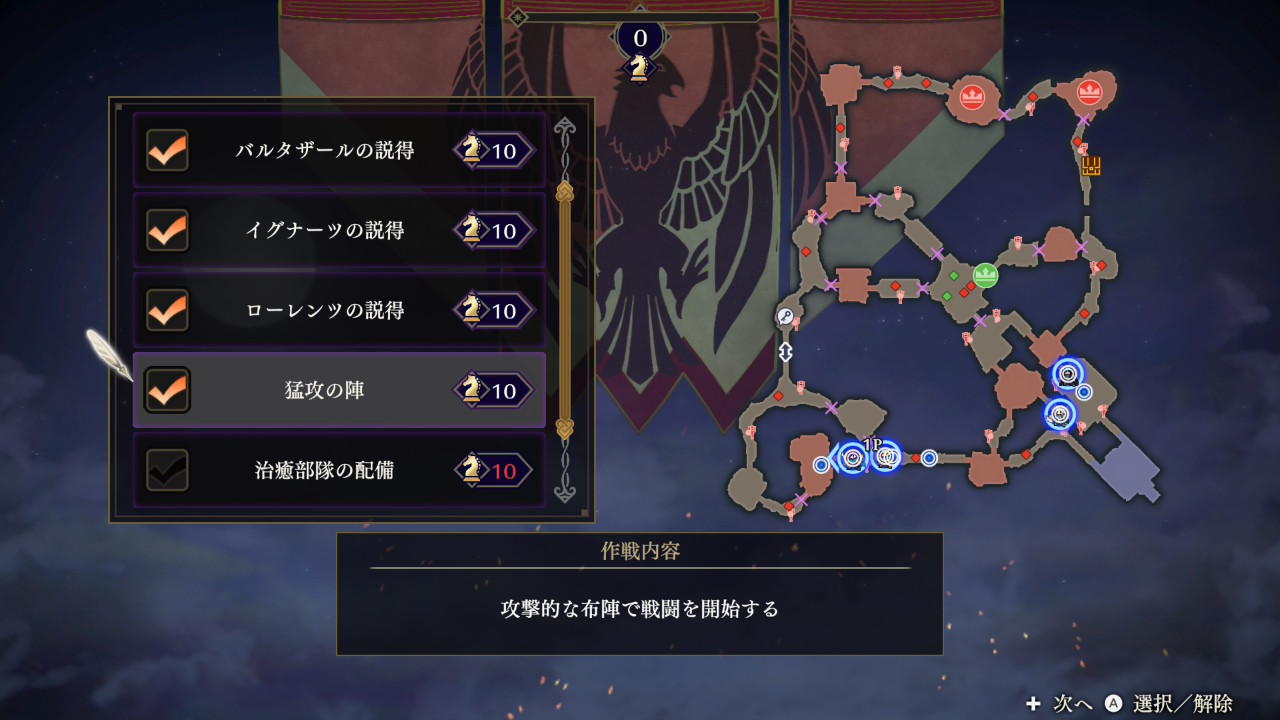The image size is (1280, 720).
Task: Select the 1P player unit marker on map
Action: [x=884, y=457]
